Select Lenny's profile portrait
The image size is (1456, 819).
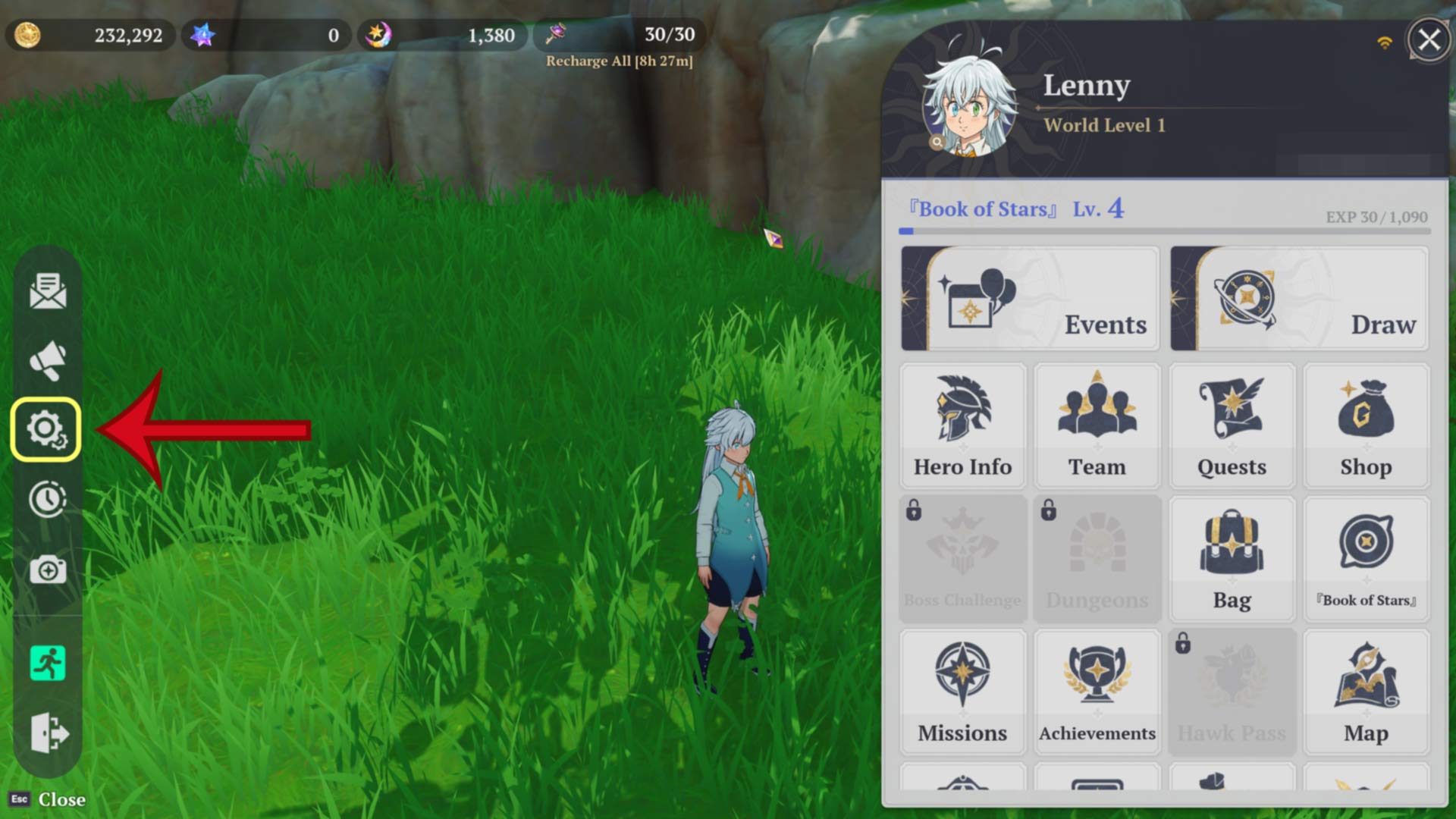pyautogui.click(x=969, y=106)
